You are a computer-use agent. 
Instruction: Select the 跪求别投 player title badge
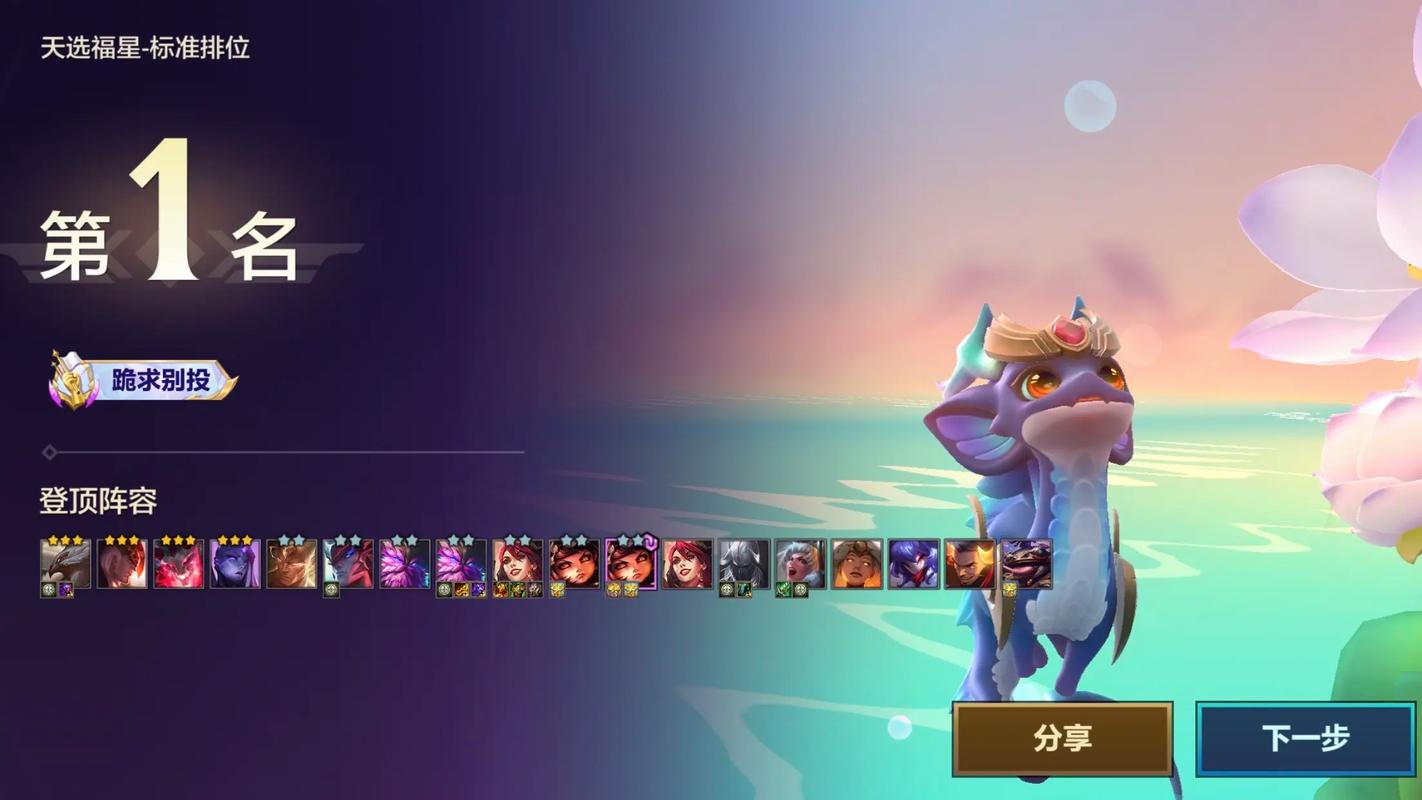[144, 381]
